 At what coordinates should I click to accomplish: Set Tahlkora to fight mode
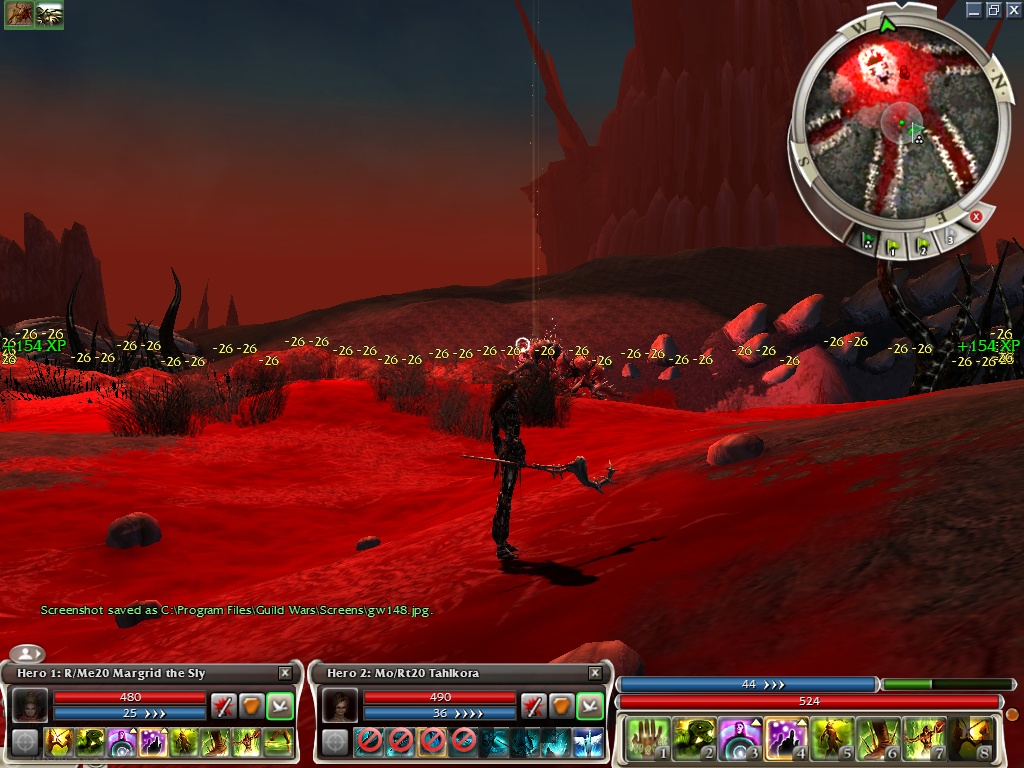(534, 705)
